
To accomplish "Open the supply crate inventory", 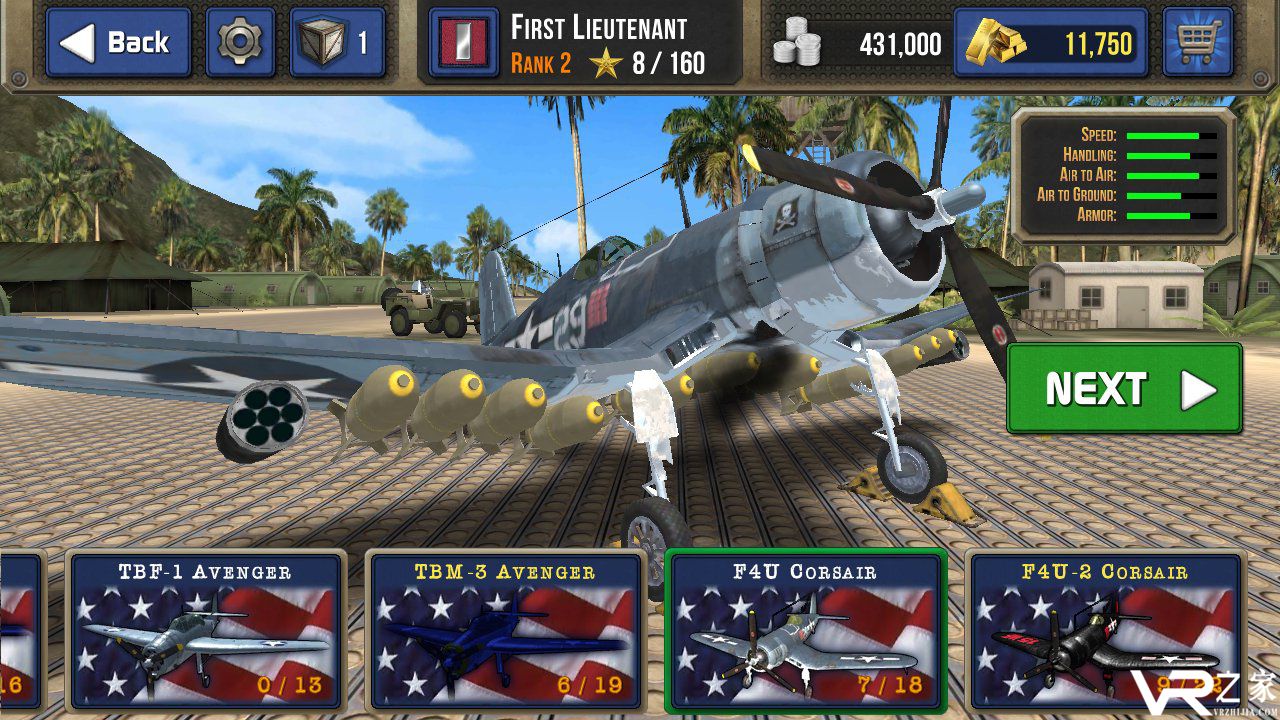I will coord(337,43).
